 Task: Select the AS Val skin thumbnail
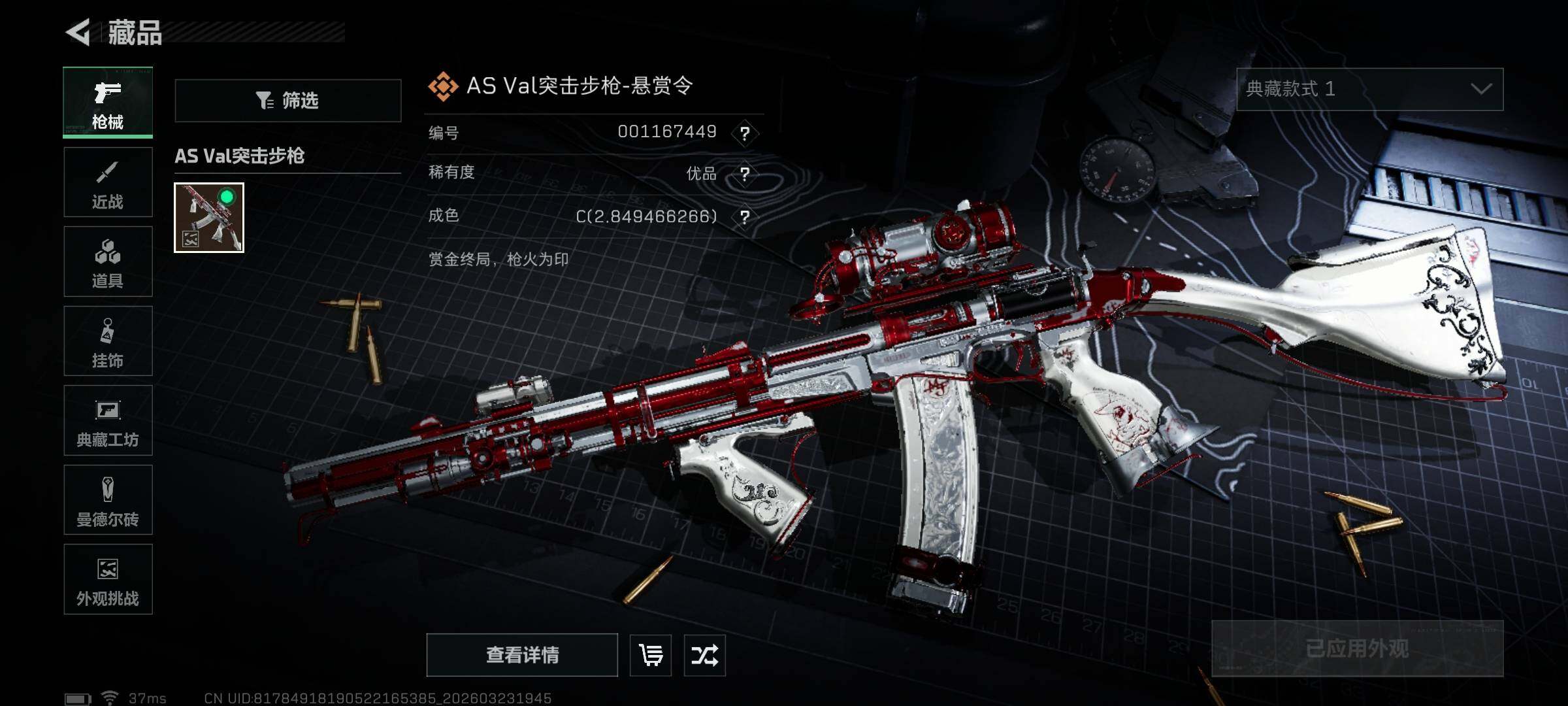(209, 218)
